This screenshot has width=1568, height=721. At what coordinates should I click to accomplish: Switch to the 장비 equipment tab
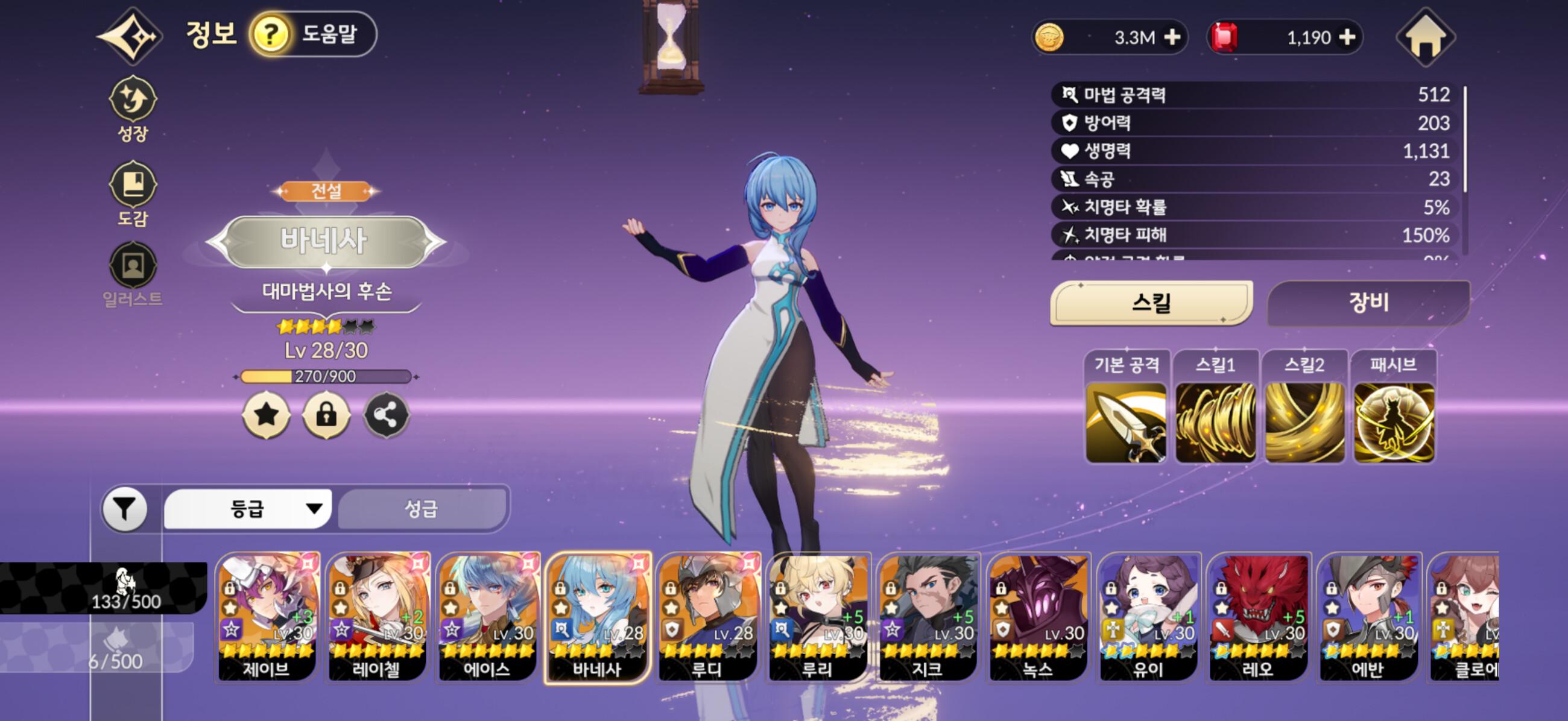[1368, 303]
